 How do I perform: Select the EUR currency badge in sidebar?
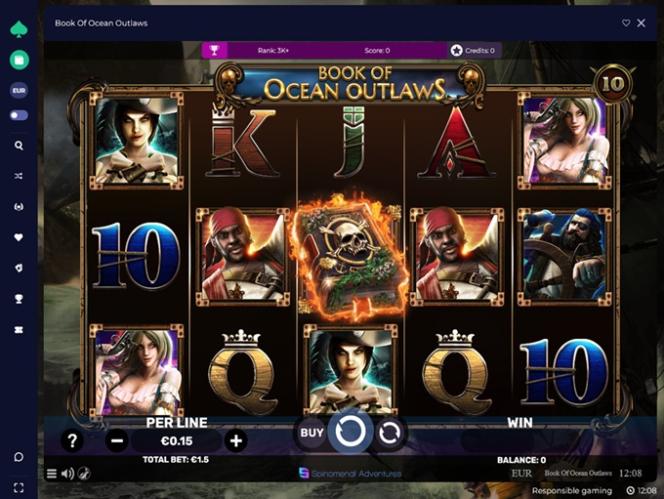pyautogui.click(x=18, y=90)
